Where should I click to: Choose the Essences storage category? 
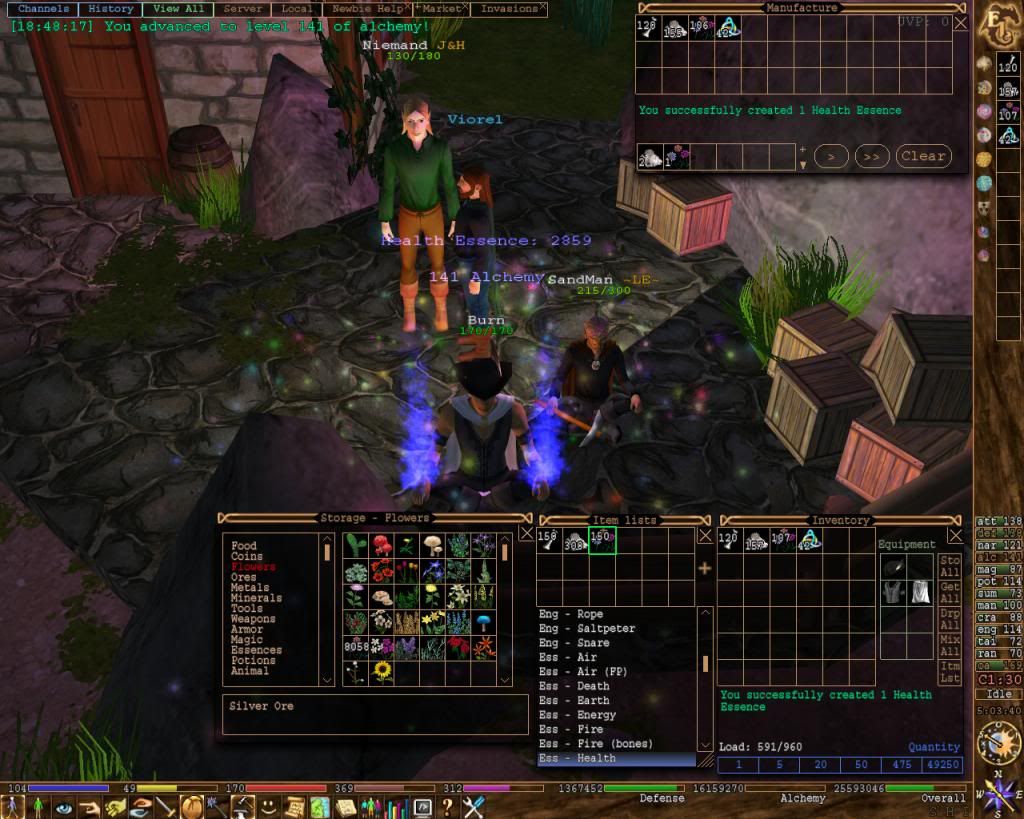point(256,650)
